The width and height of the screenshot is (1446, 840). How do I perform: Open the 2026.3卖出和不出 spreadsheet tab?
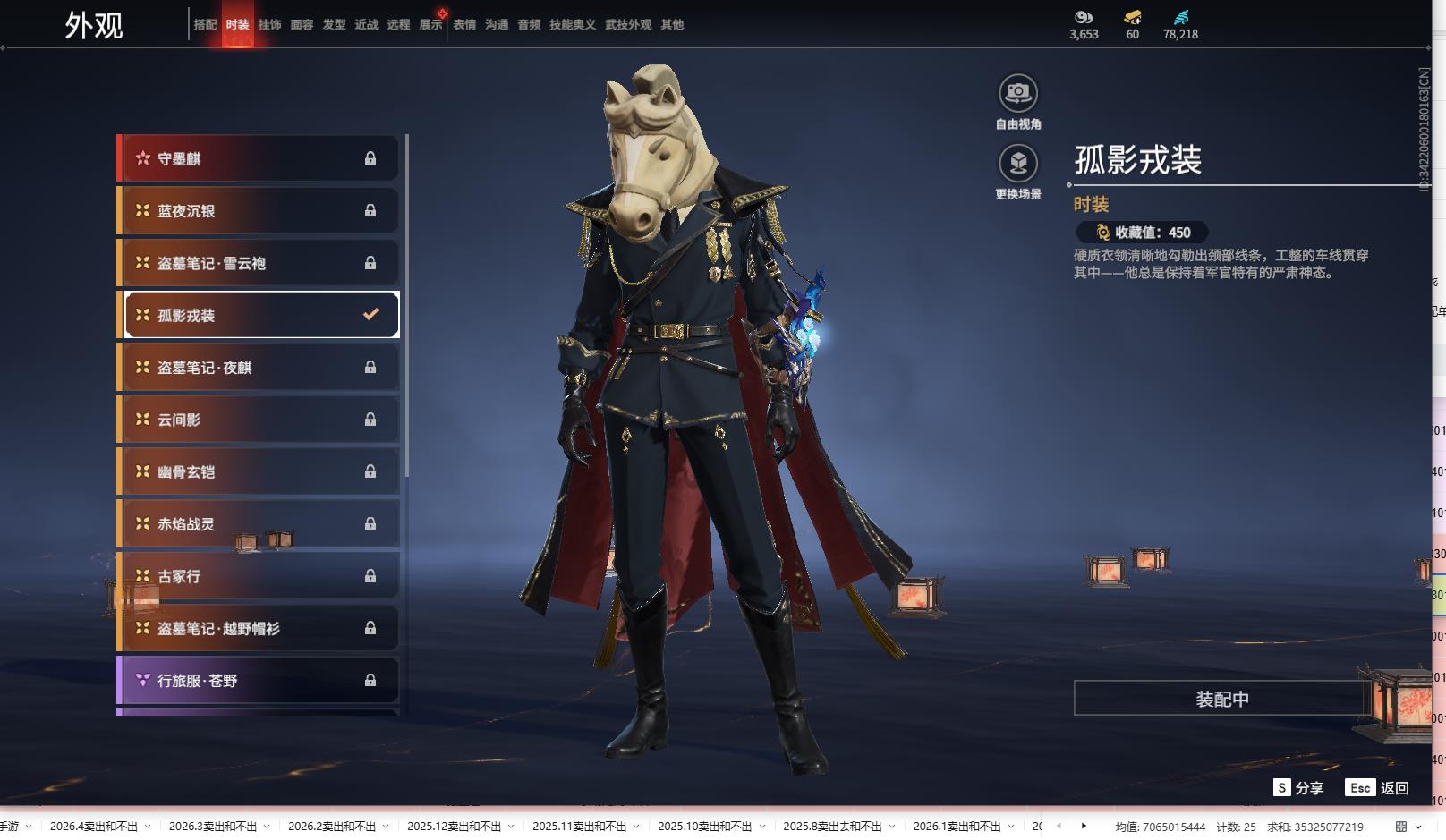pyautogui.click(x=212, y=827)
